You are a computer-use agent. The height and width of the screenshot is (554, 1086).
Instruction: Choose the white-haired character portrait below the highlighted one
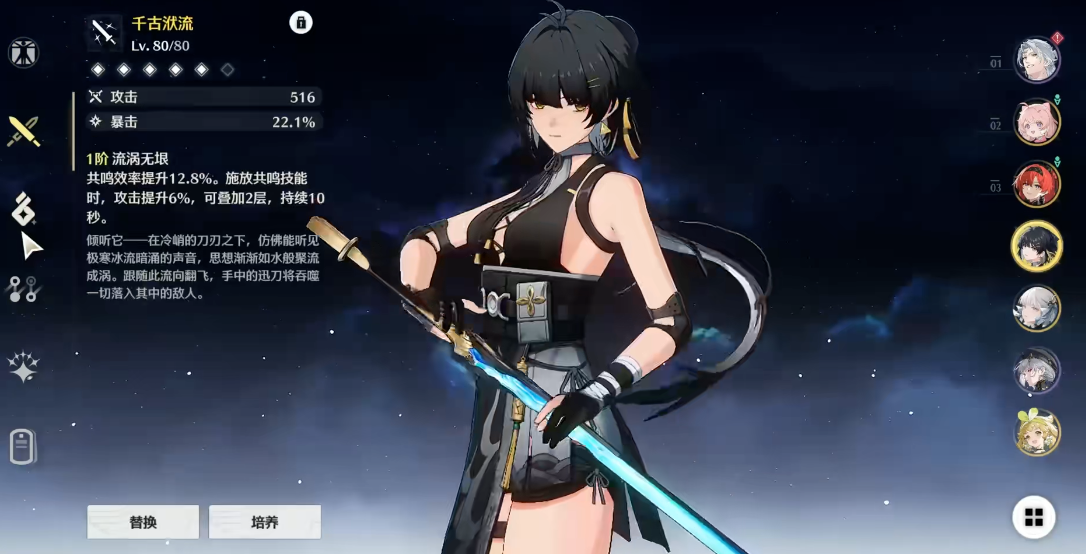1036,308
